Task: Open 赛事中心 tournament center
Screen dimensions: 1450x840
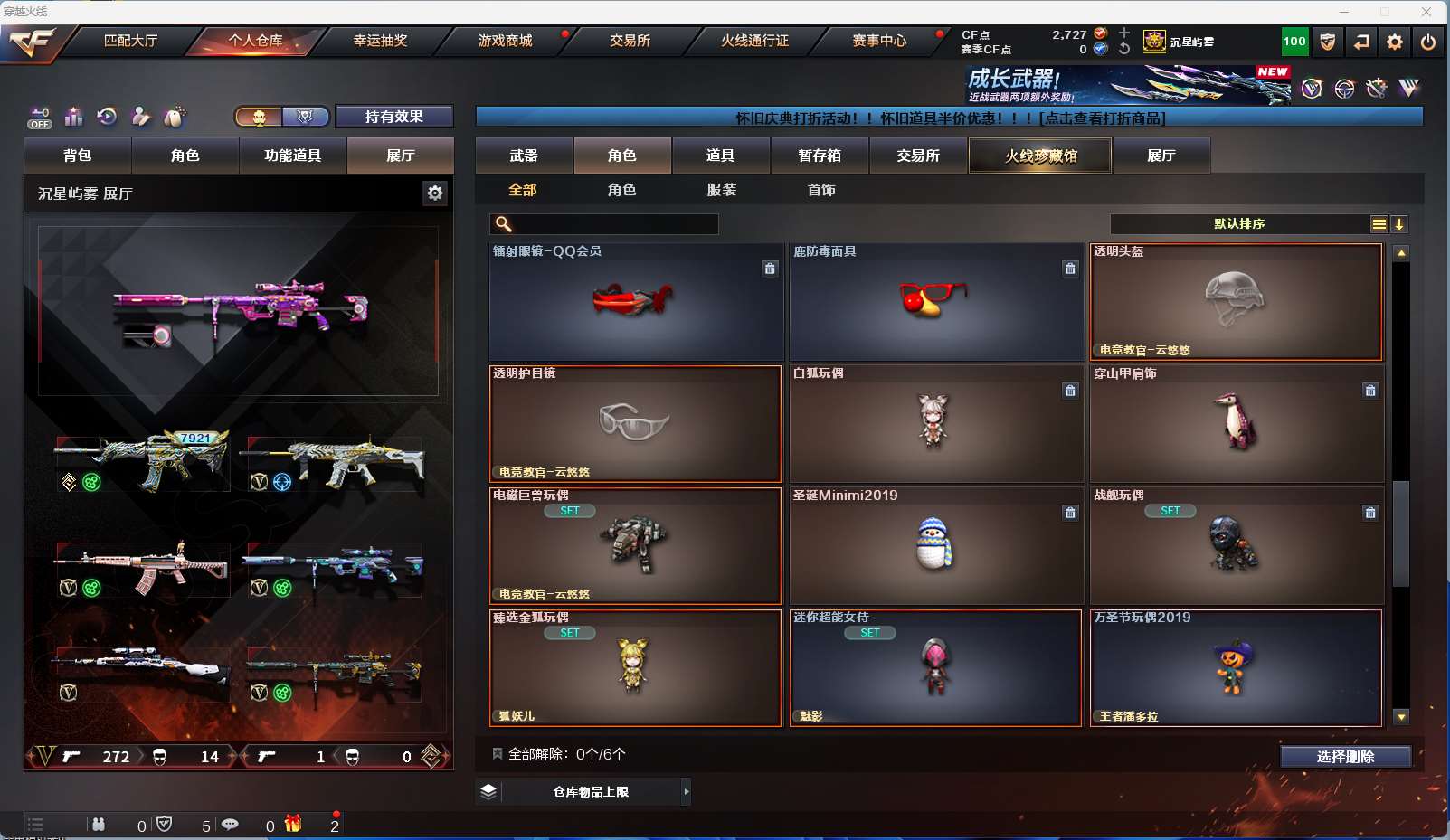Action: coord(879,41)
